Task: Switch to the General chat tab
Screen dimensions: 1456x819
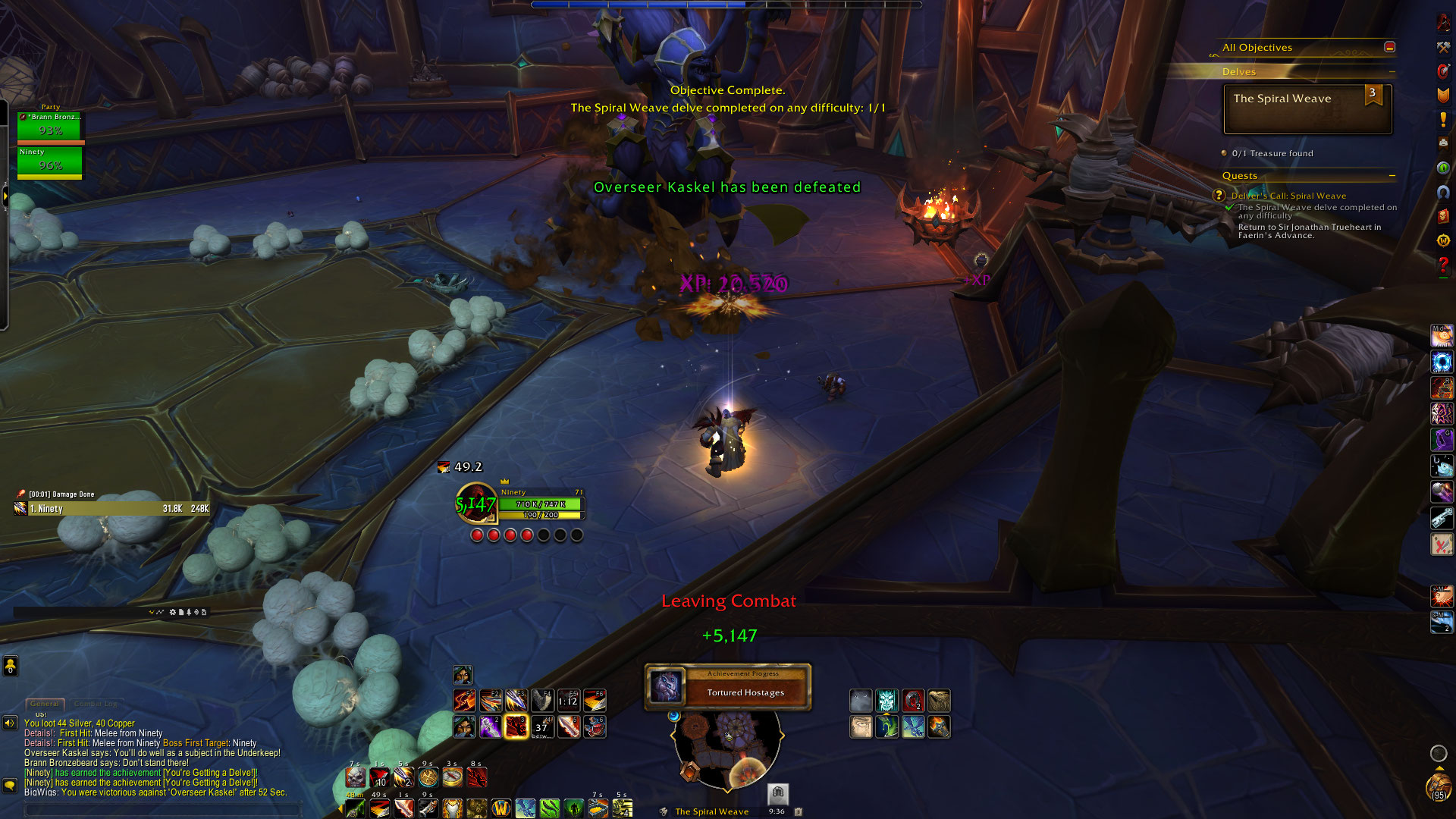Action: click(x=45, y=704)
